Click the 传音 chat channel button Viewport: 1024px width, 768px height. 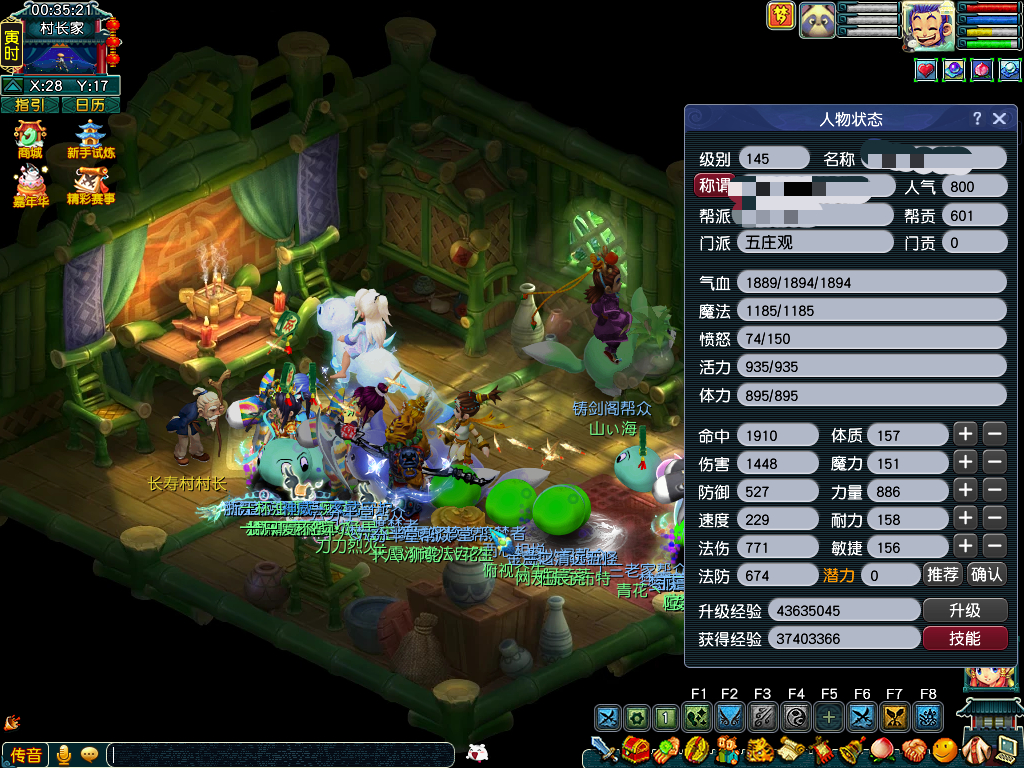pos(25,755)
